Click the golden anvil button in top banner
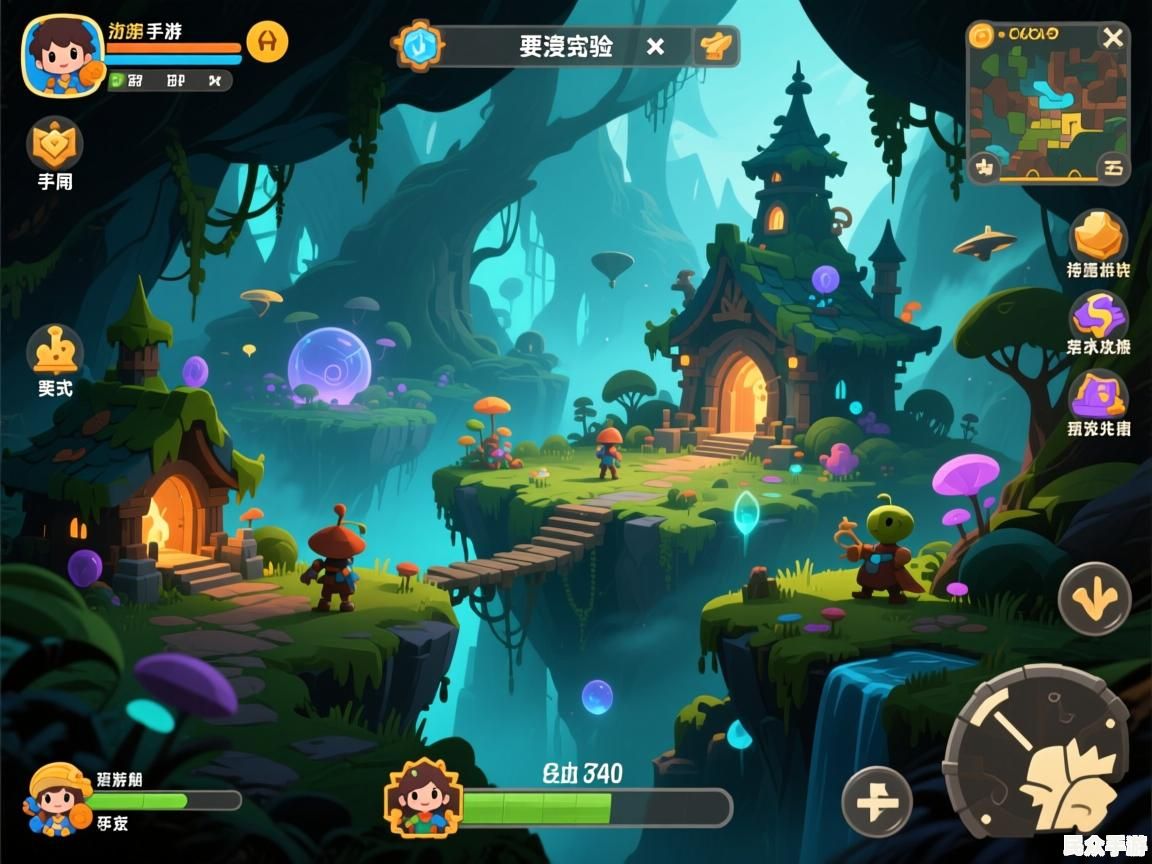The width and height of the screenshot is (1152, 864). click(716, 46)
